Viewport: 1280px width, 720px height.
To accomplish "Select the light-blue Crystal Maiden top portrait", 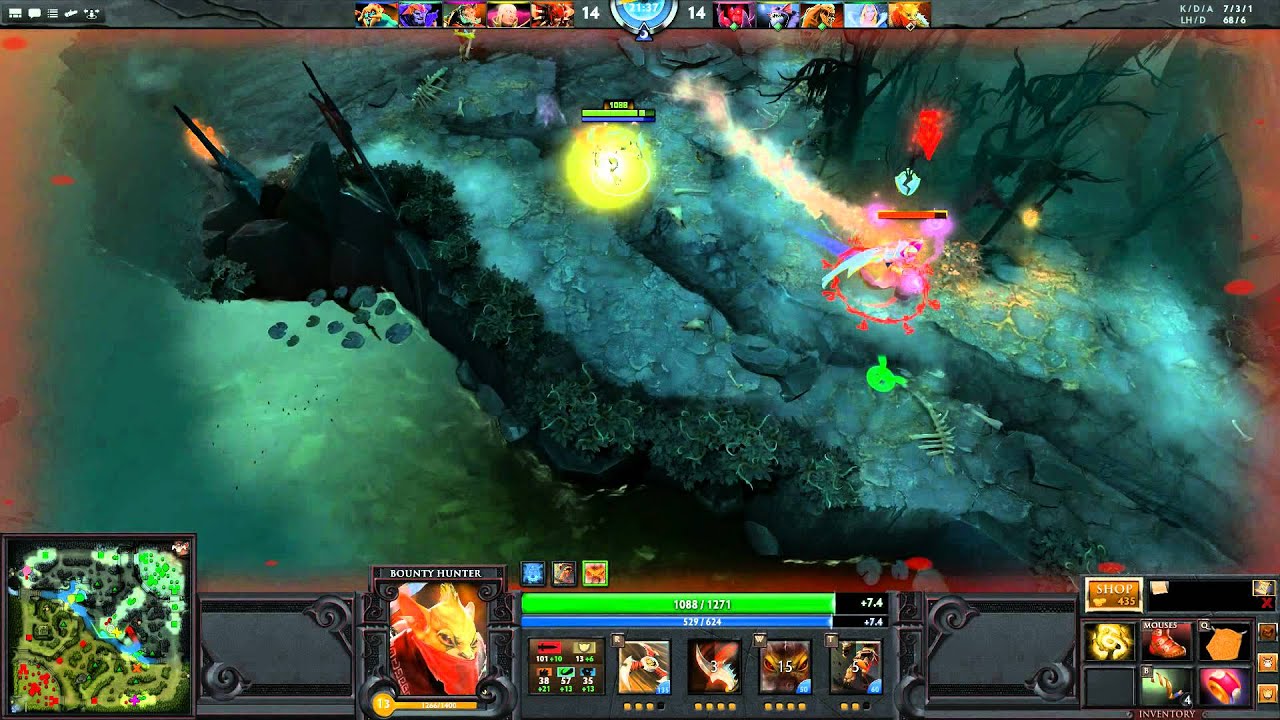I will (864, 14).
